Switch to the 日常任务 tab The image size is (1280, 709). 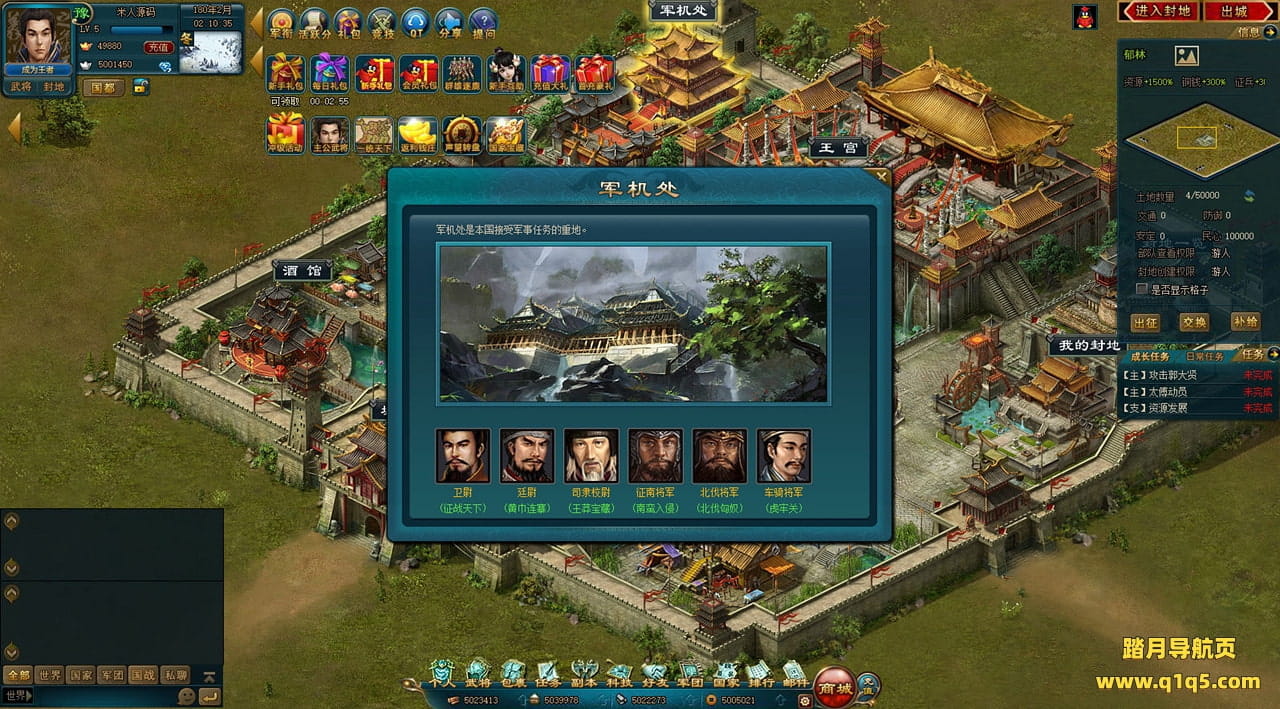point(1204,356)
